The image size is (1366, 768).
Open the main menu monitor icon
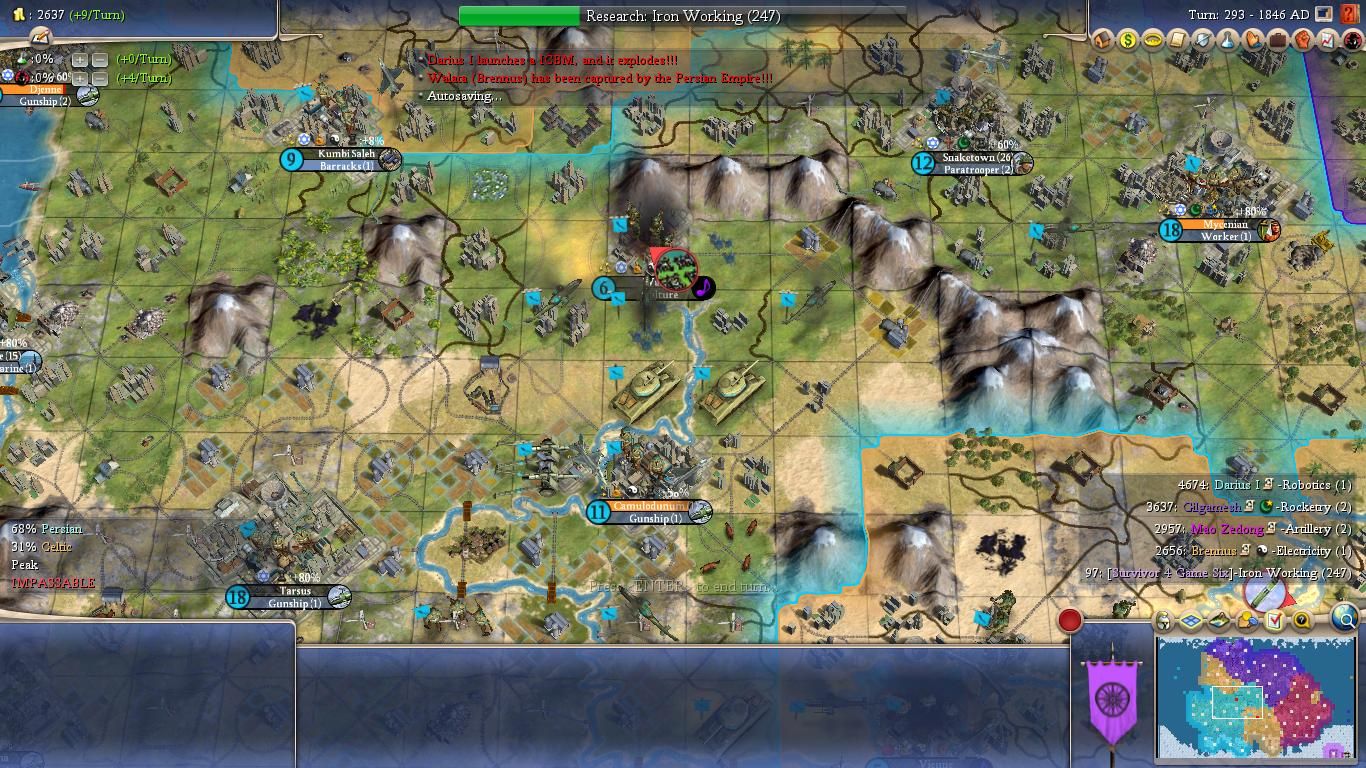pos(1324,14)
